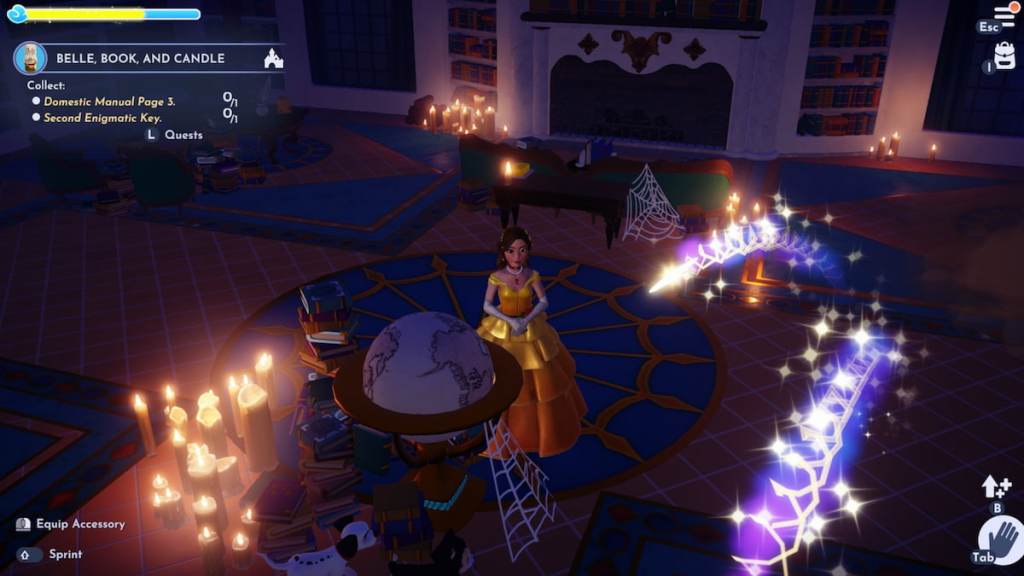The width and height of the screenshot is (1024, 576).
Task: Select the Second Enigmatic Key objective
Action: (x=102, y=118)
